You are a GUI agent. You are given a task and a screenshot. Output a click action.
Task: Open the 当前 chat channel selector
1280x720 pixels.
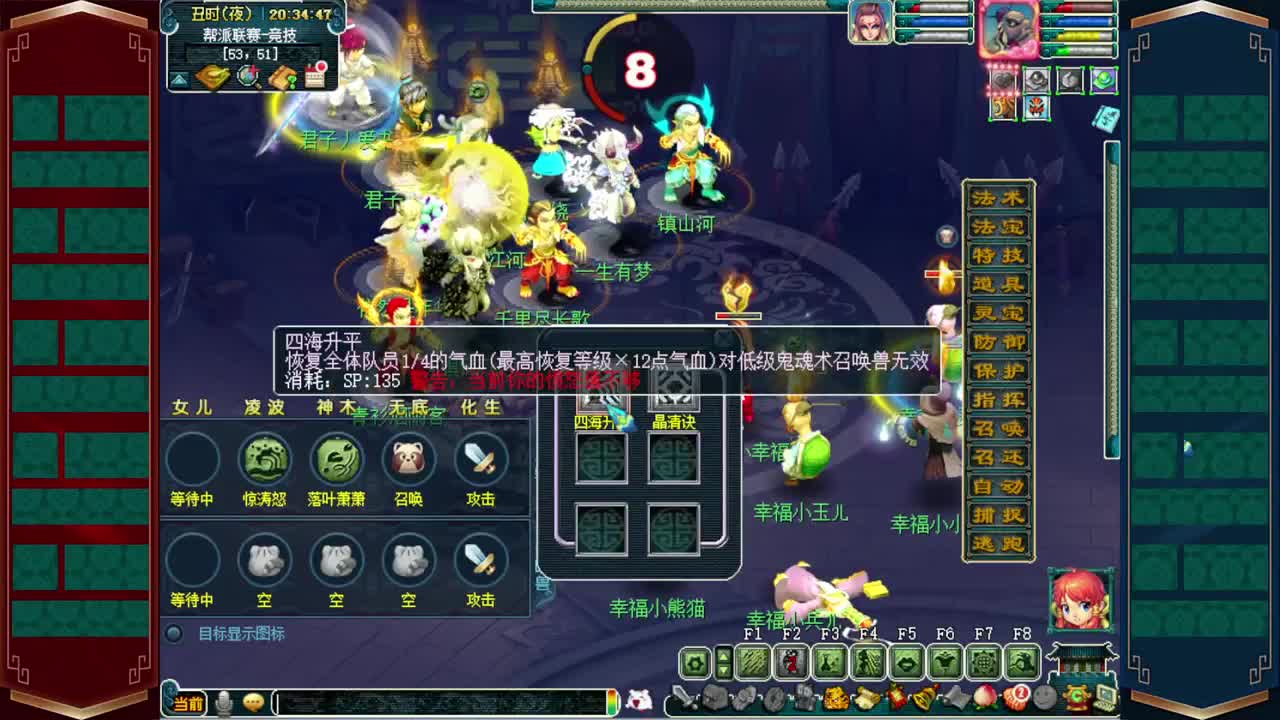click(x=187, y=700)
